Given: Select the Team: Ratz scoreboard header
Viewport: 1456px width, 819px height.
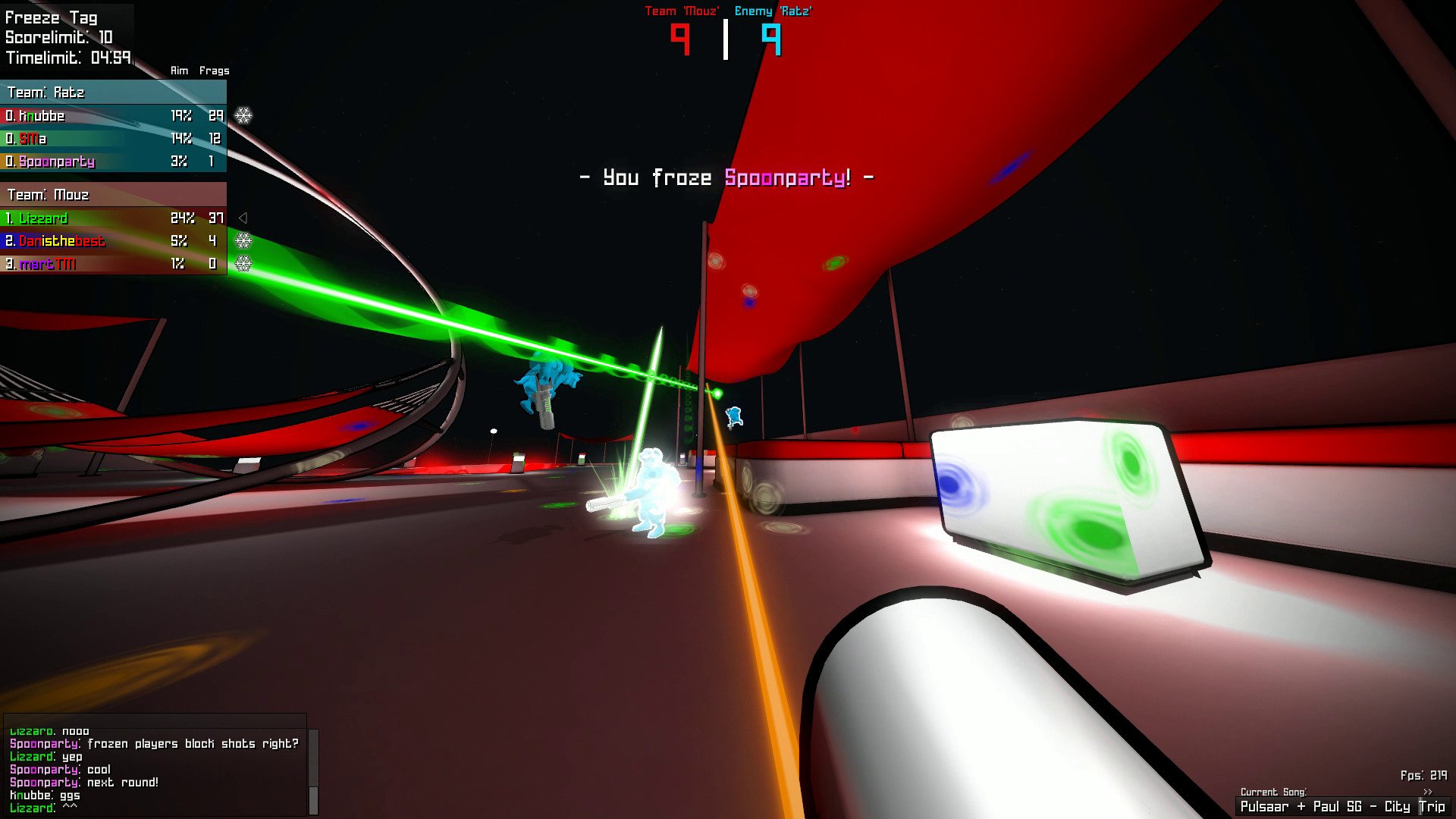Looking at the screenshot, I should point(45,93).
